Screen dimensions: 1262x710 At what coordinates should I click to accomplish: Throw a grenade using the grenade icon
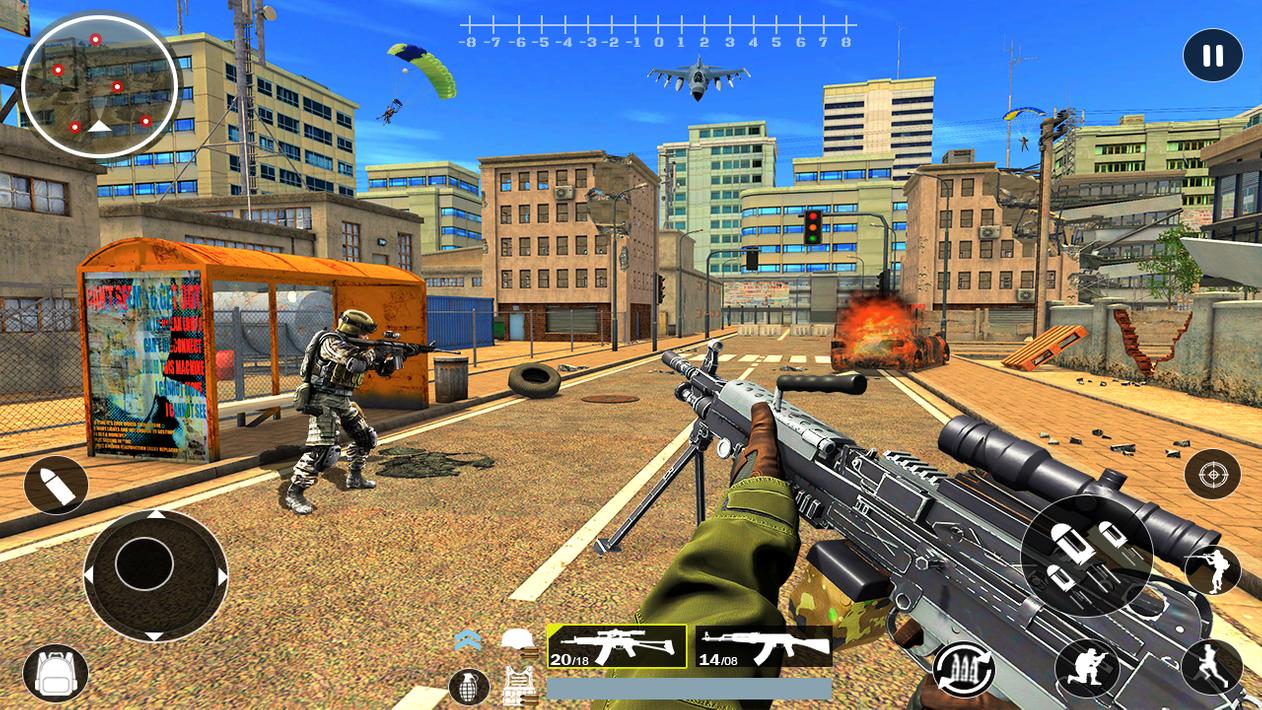468,686
